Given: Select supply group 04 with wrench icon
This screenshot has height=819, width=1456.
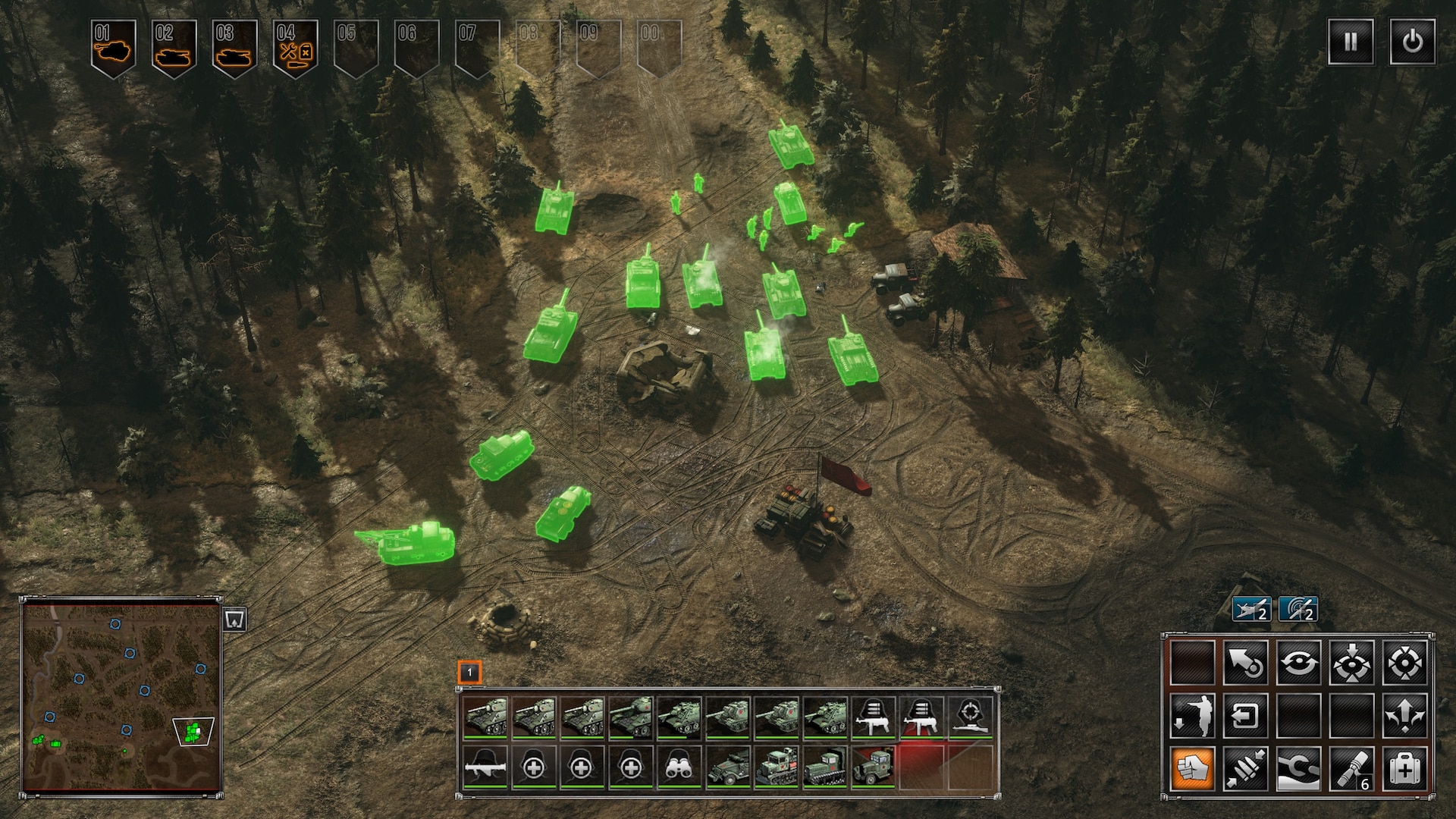Looking at the screenshot, I should (295, 47).
